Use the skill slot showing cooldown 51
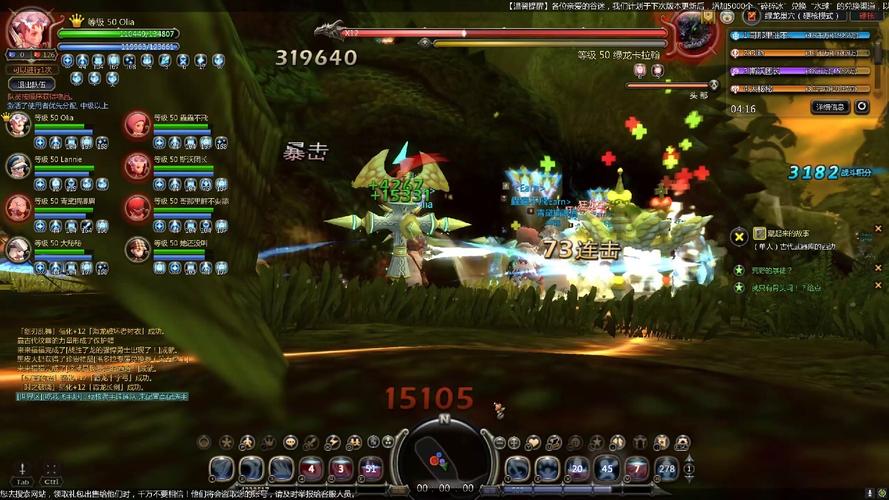Screen dimensions: 889x500 pyautogui.click(x=371, y=468)
